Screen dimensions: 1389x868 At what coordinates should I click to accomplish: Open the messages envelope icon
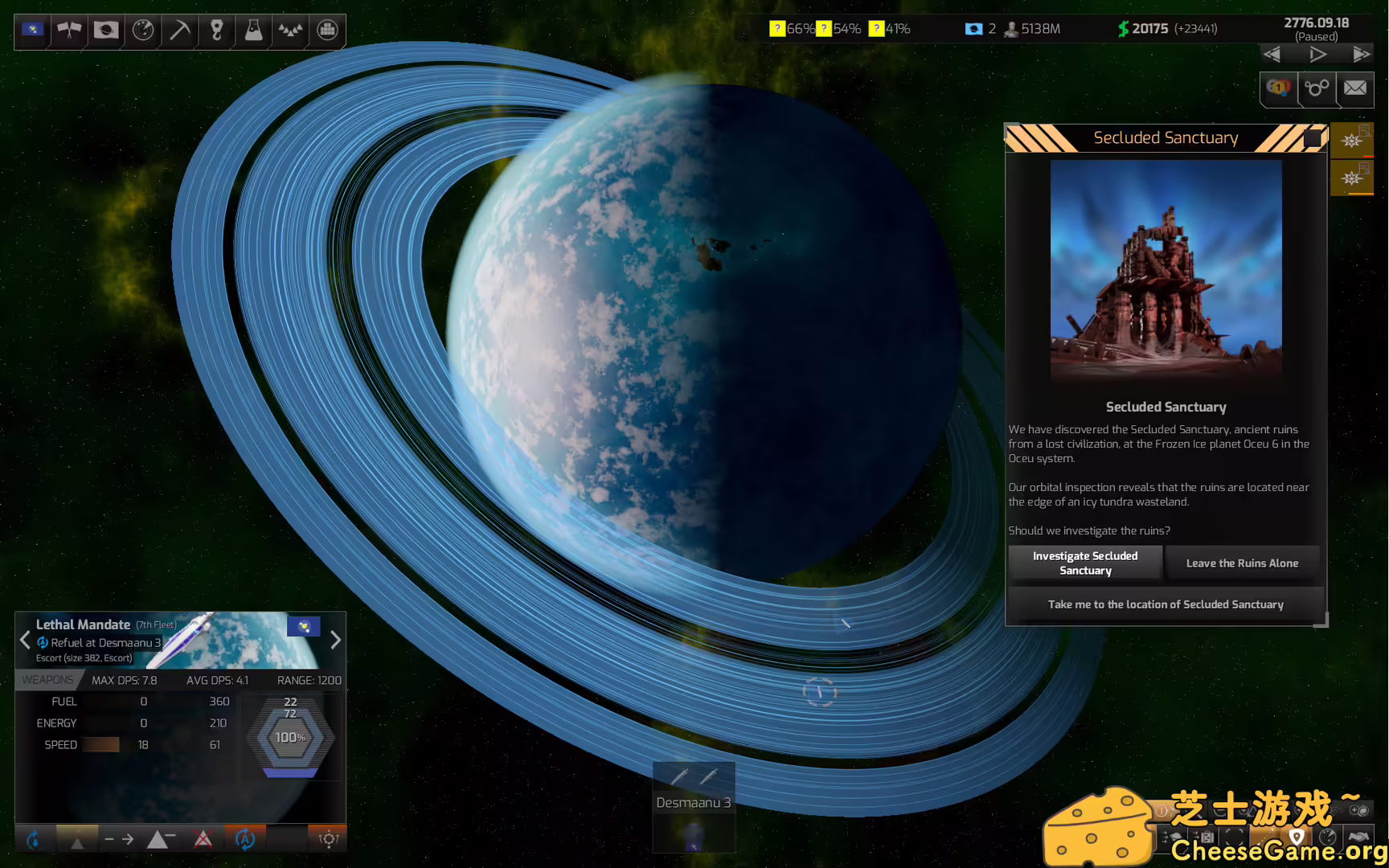pos(1356,89)
